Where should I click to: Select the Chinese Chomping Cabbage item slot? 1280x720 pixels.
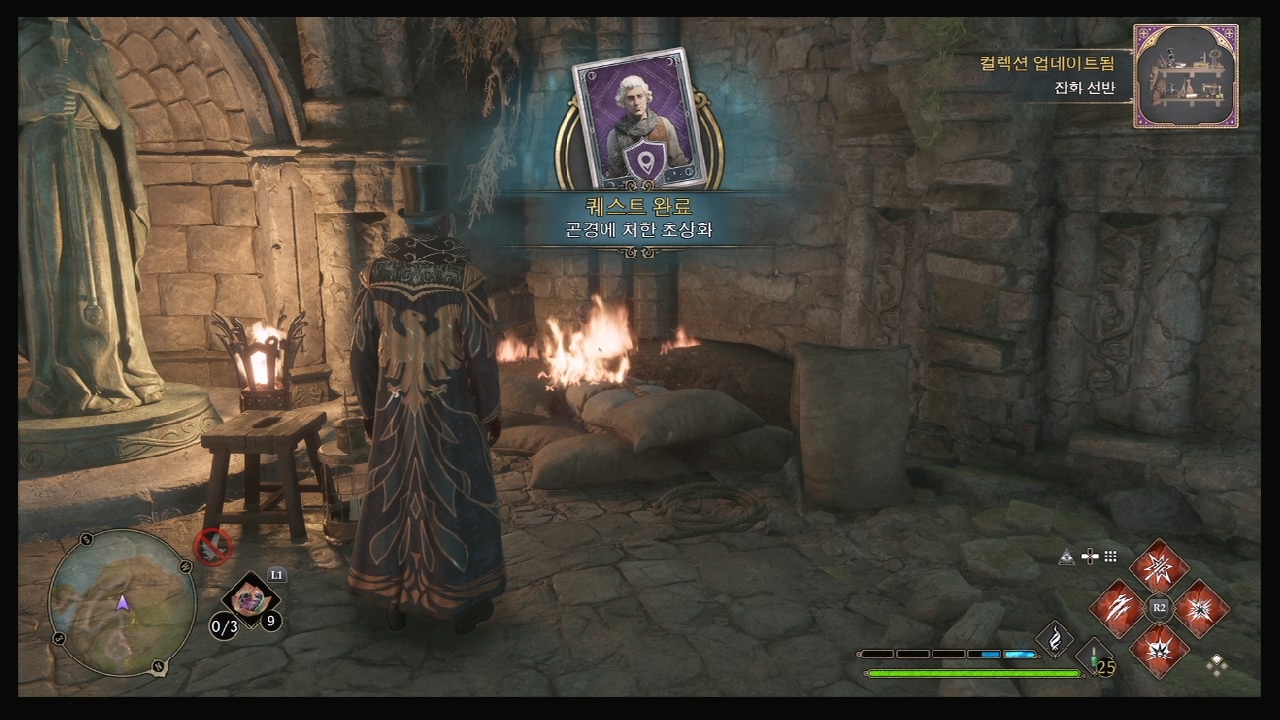(x=249, y=600)
